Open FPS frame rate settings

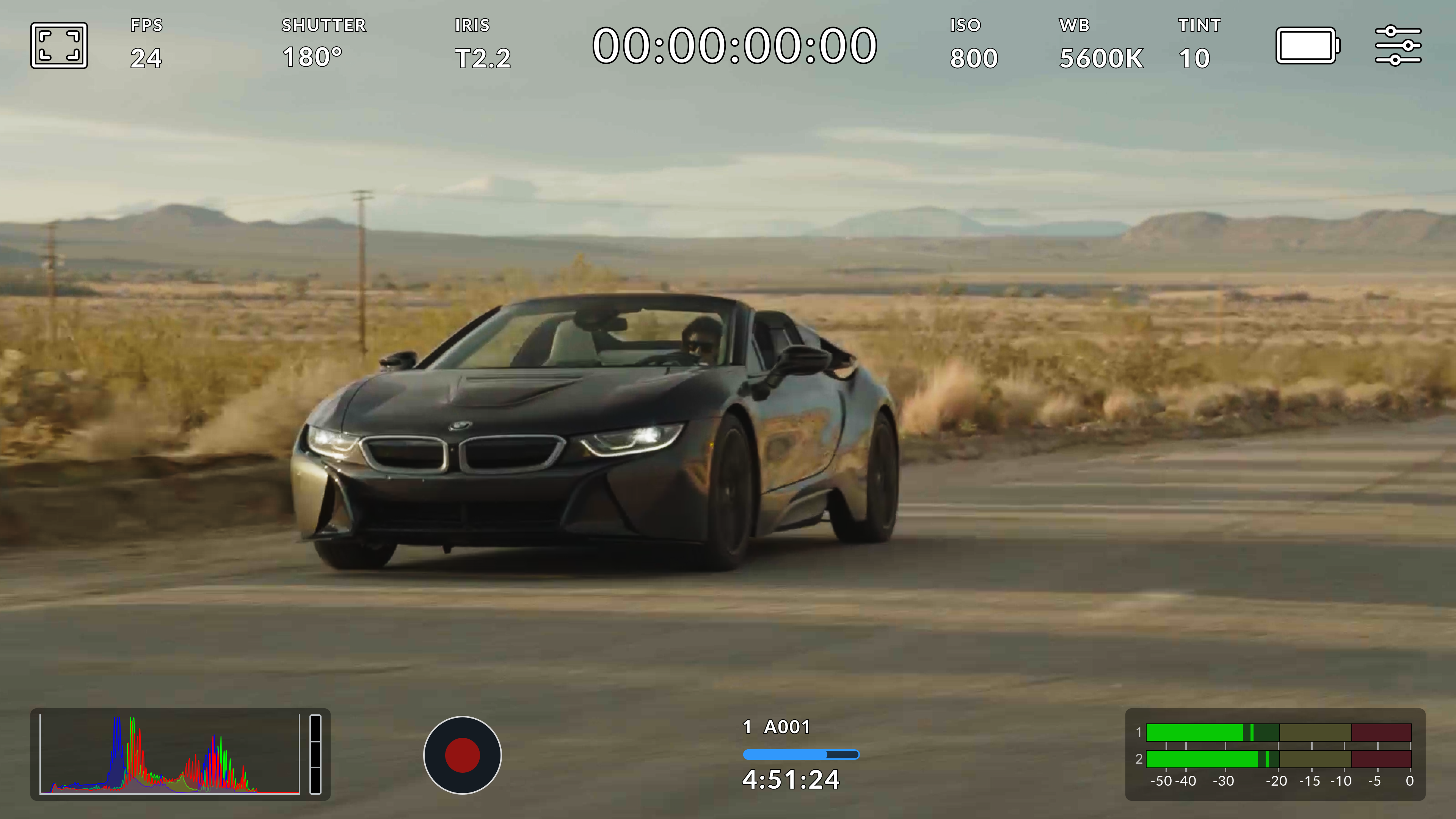pos(146,42)
